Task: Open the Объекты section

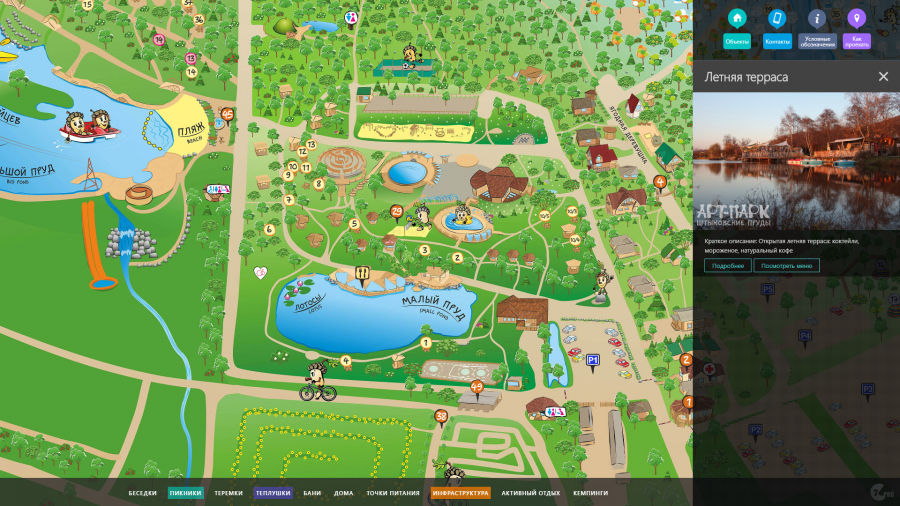Action: (737, 28)
